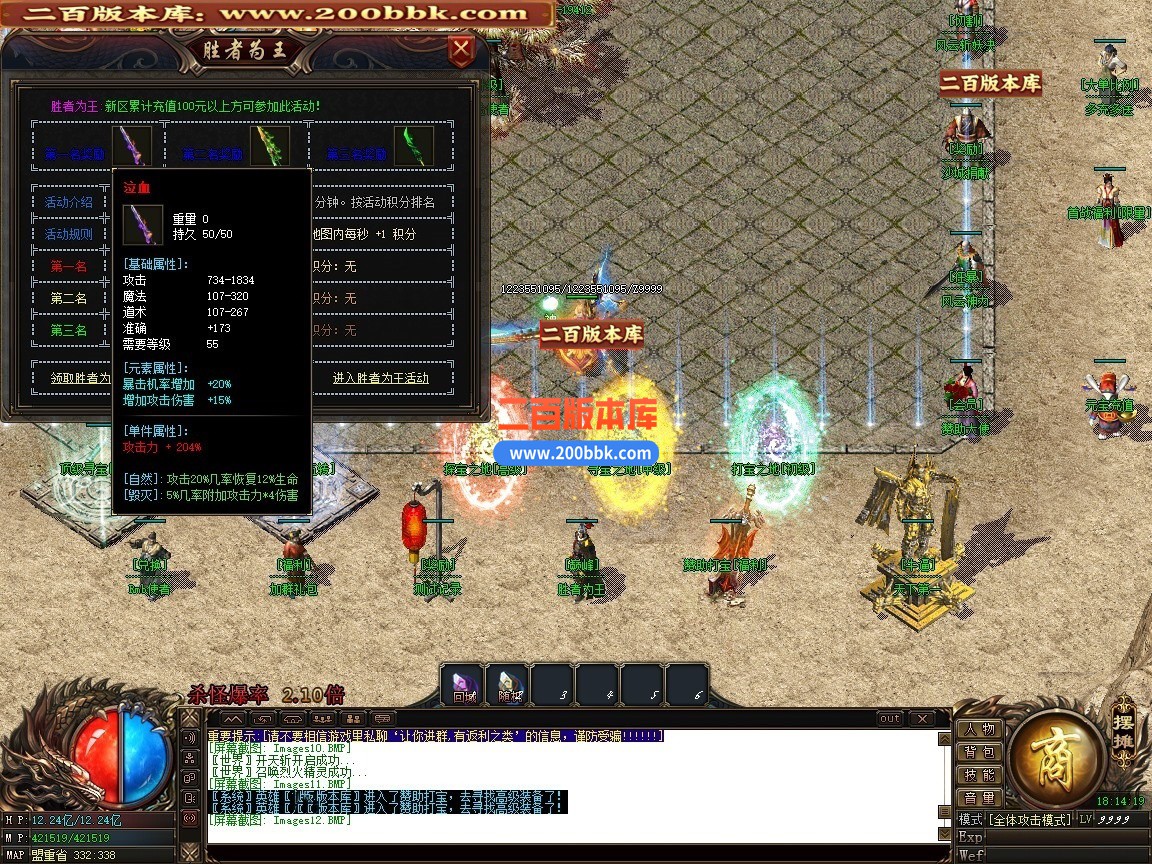Click the 进入胜者为王活动 link

pos(380,378)
